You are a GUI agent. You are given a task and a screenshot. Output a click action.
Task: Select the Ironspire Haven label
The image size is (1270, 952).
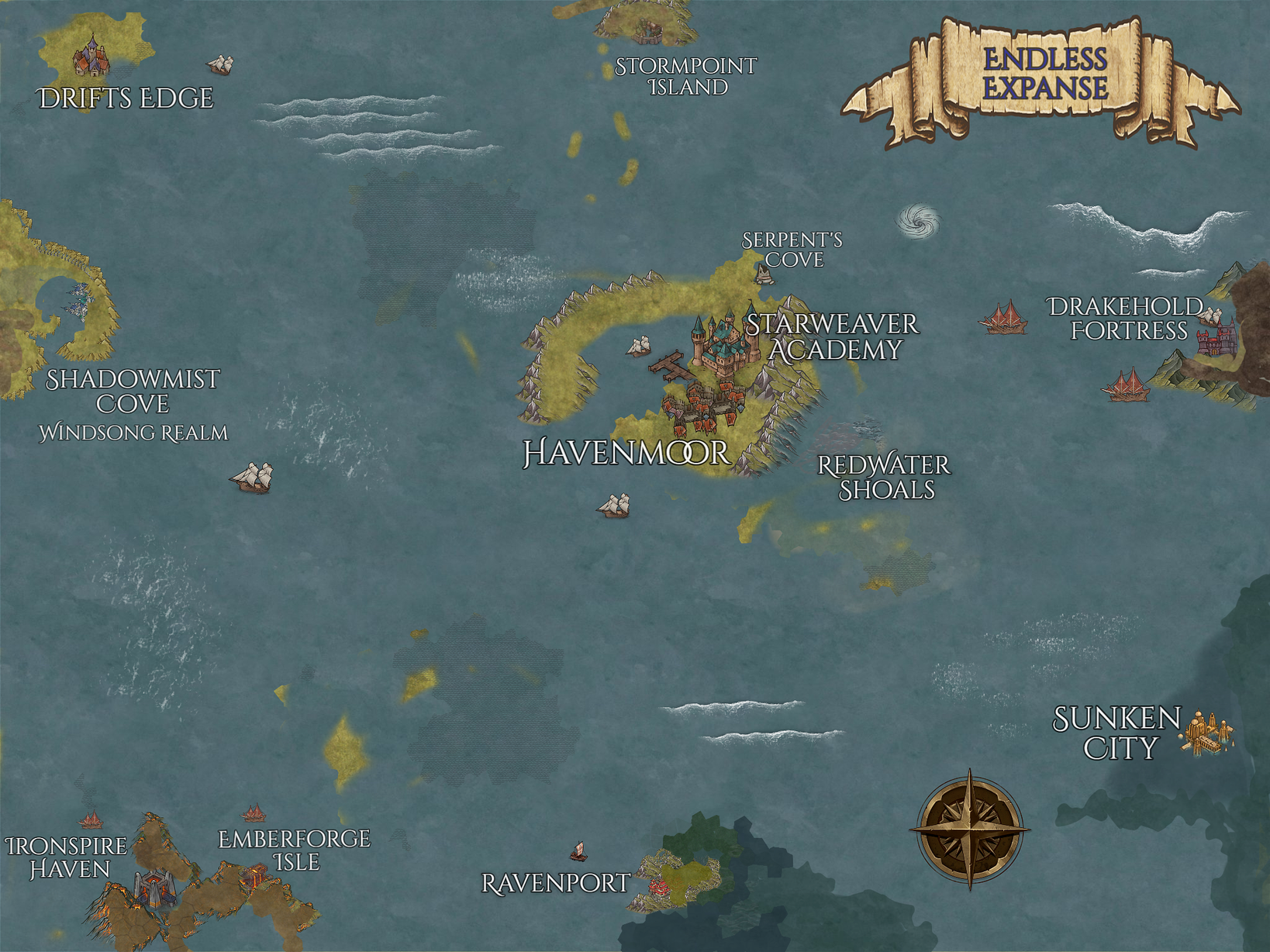click(67, 857)
